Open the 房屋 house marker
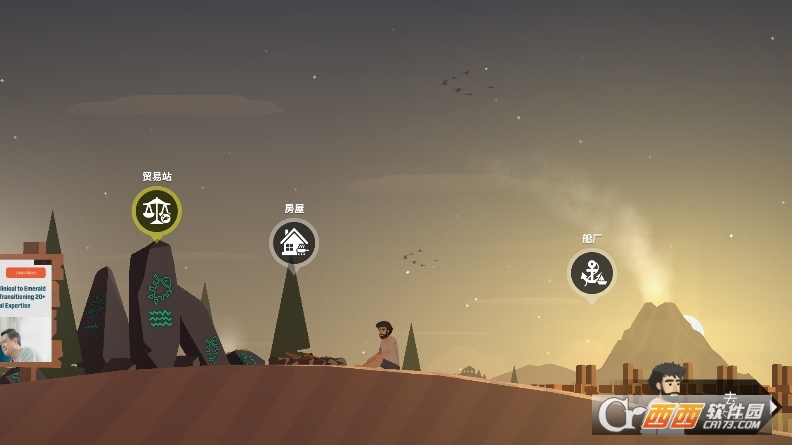 tap(293, 242)
